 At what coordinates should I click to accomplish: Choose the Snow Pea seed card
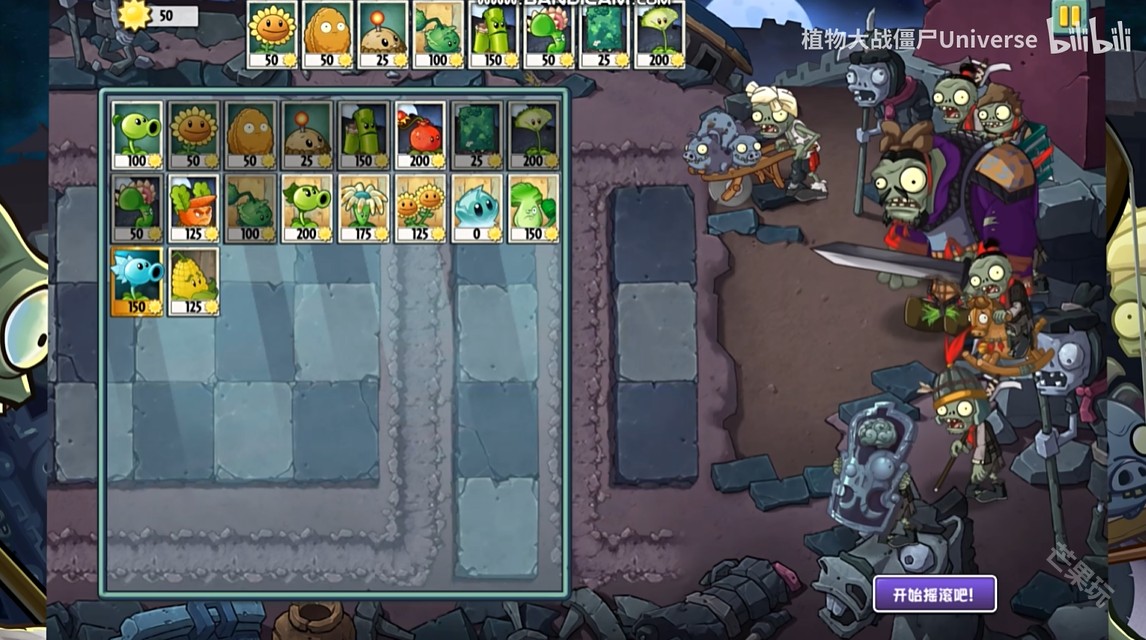pos(137,281)
